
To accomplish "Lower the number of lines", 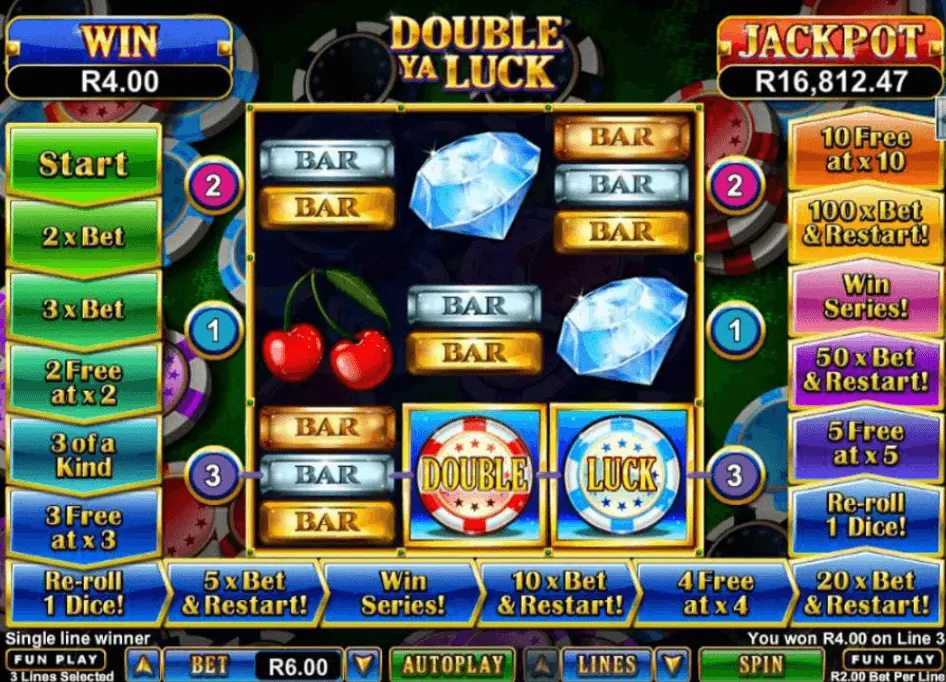I will [675, 664].
